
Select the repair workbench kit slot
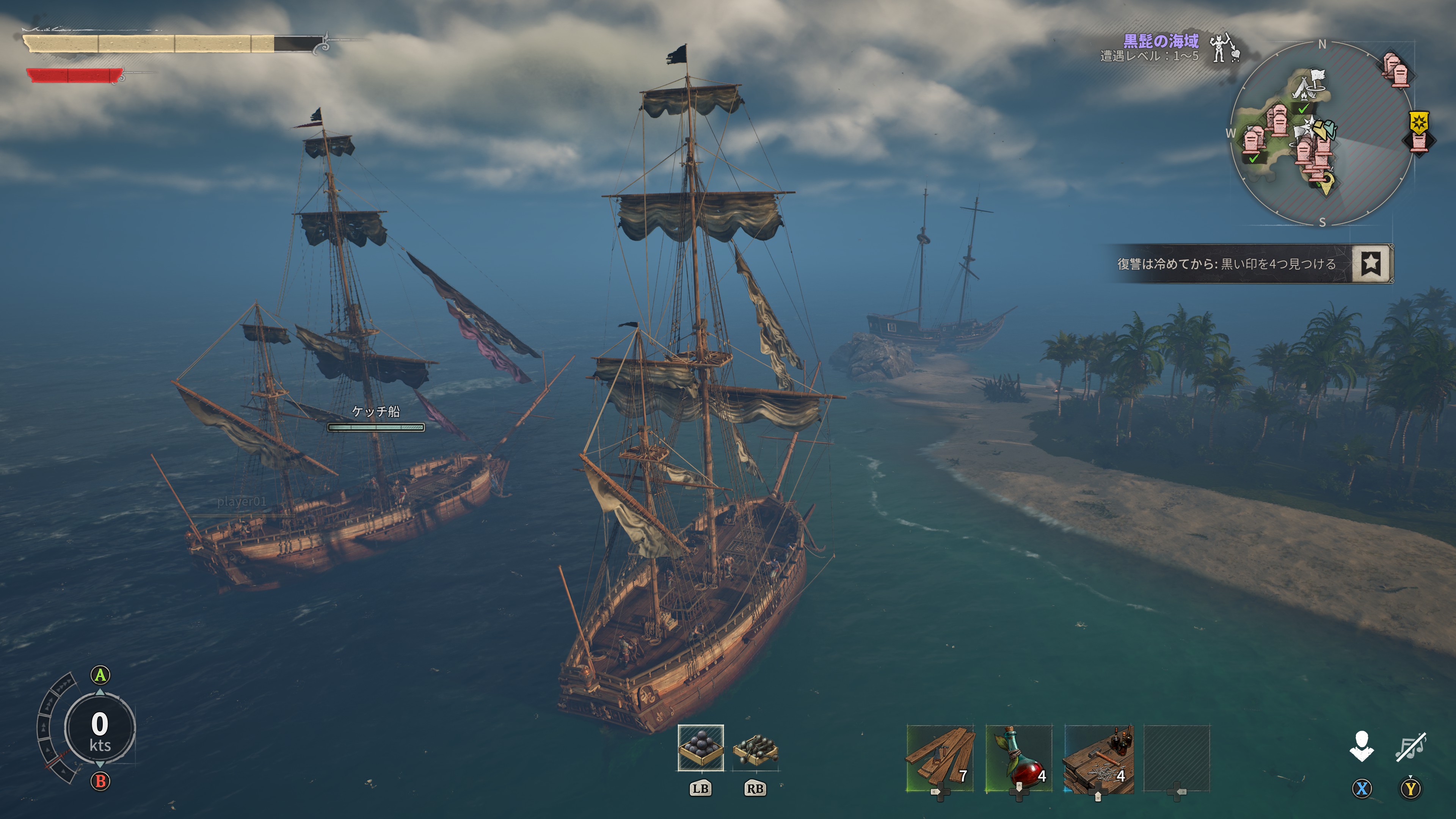[x=1098, y=758]
